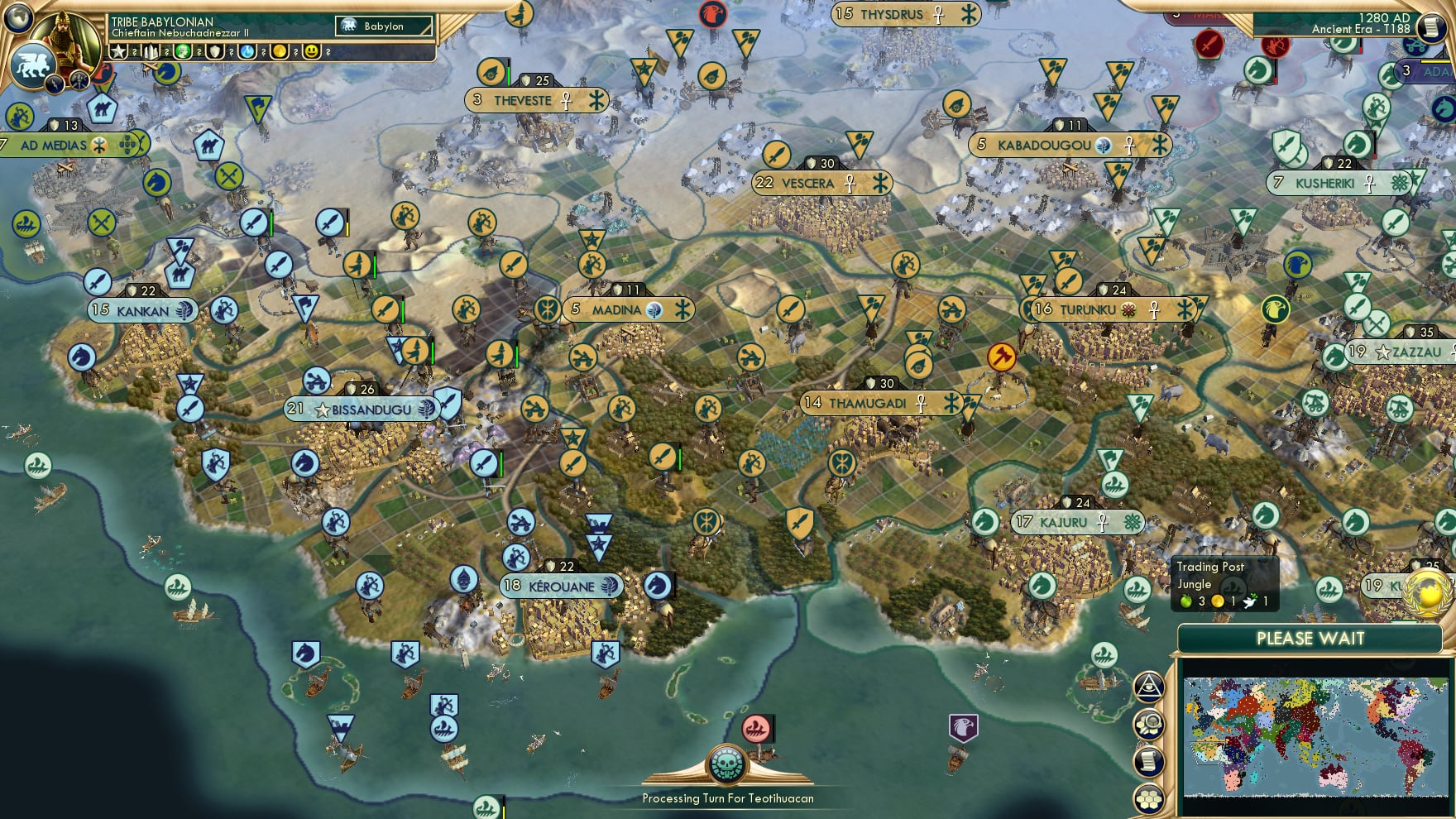Click the culture star icon in the top bar
Viewport: 1456px width, 819px height.
(117, 51)
